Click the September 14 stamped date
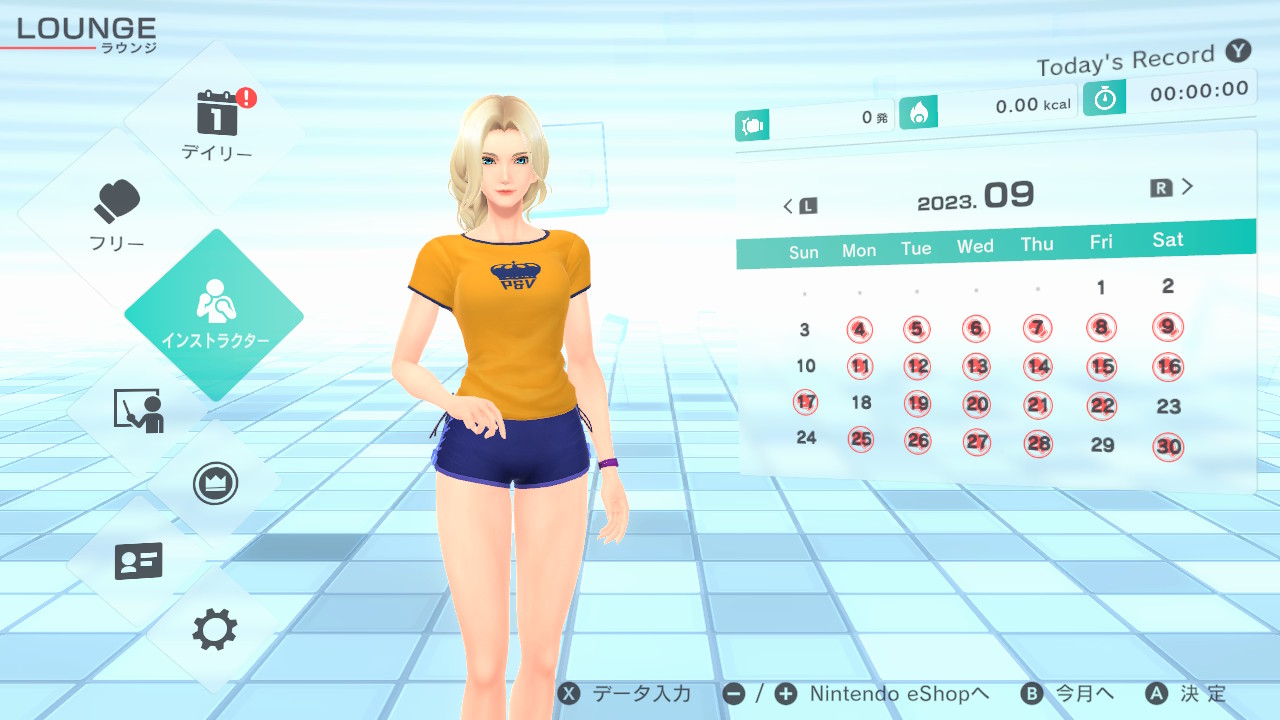1280x720 pixels. click(1038, 366)
